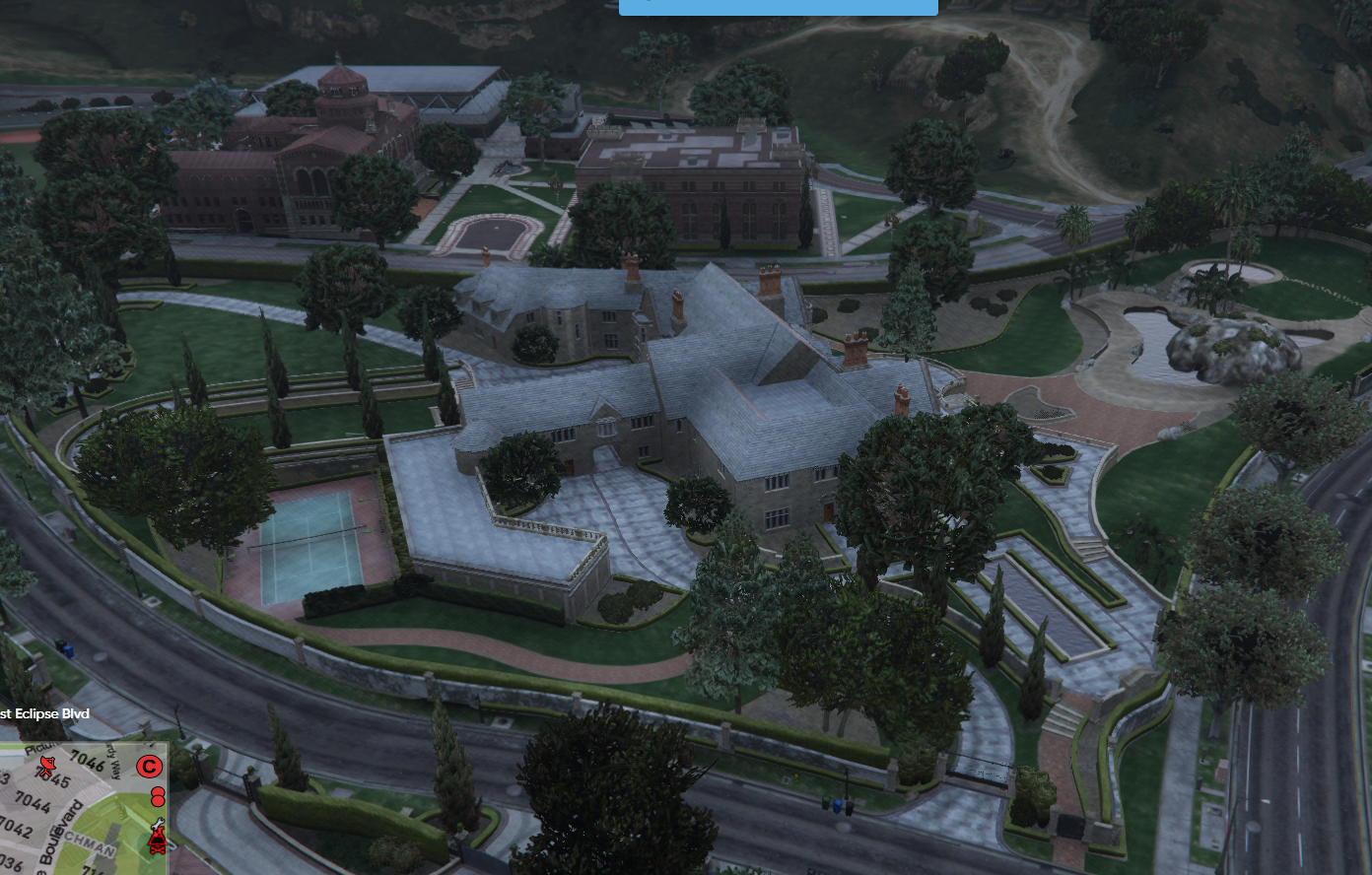
Task: Select the white wrench map blip
Action: tap(158, 824)
